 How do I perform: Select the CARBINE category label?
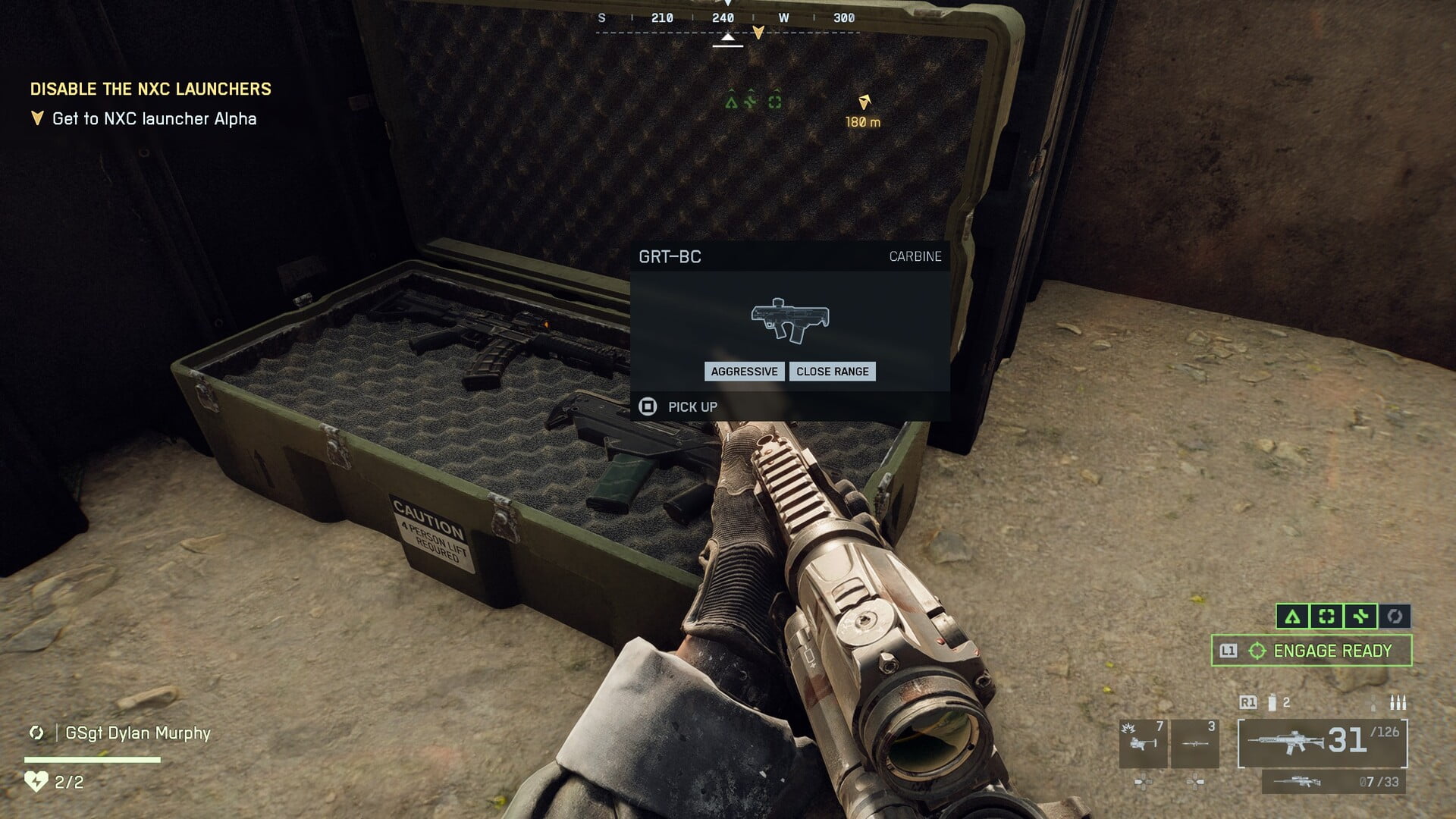pos(915,257)
